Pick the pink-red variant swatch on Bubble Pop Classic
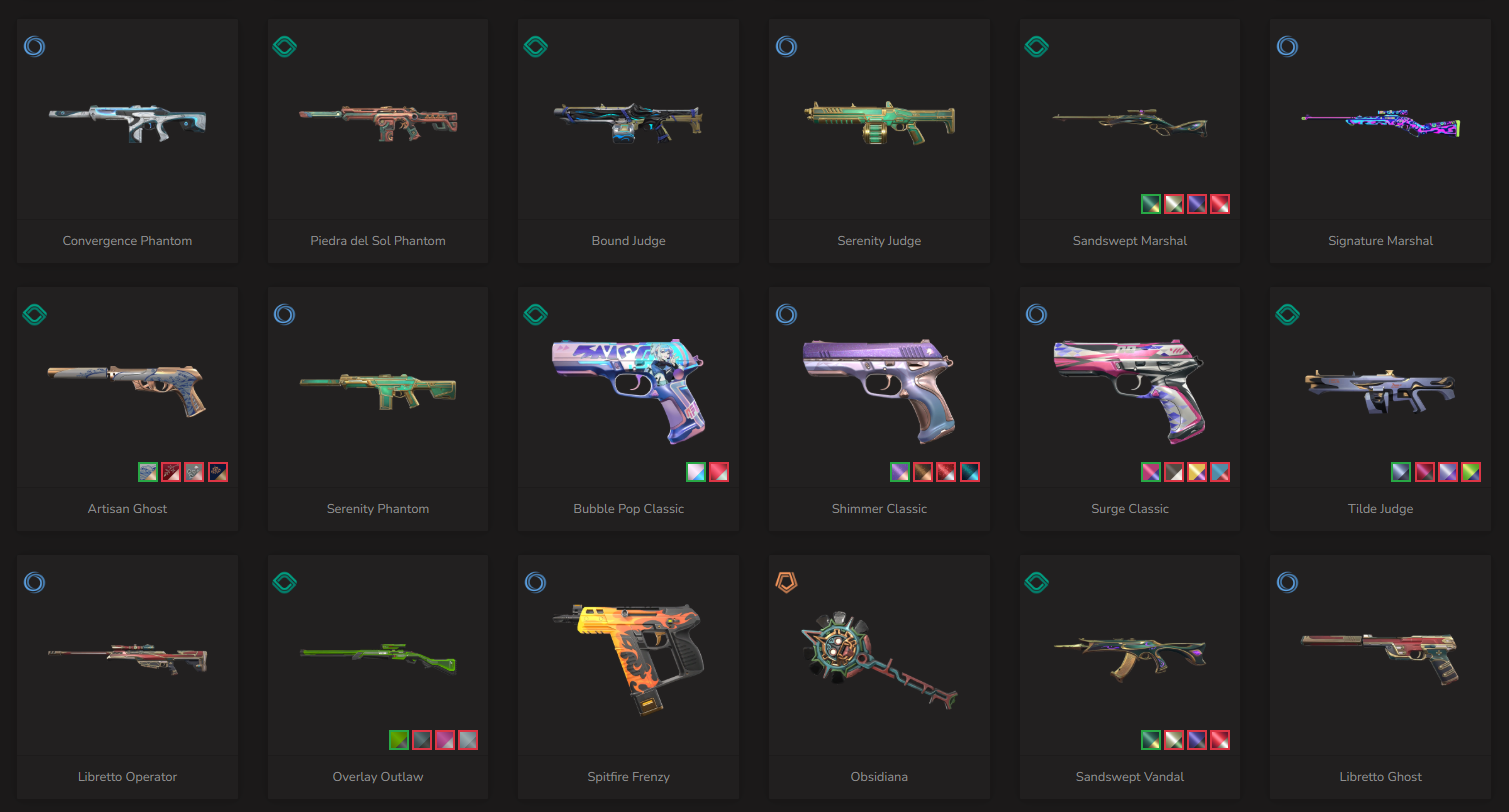 (x=719, y=472)
